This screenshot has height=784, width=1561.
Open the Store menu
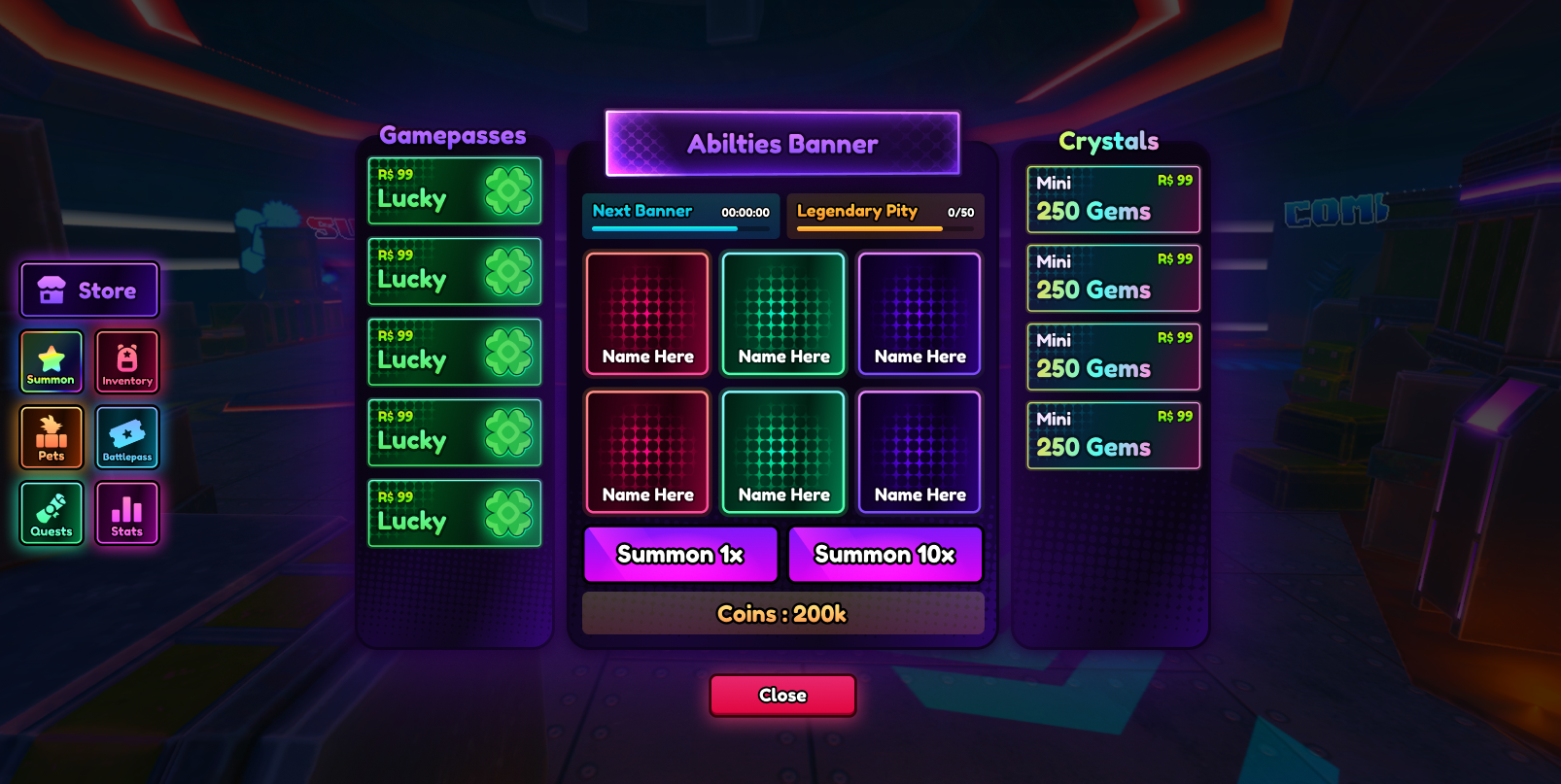pyautogui.click(x=89, y=290)
